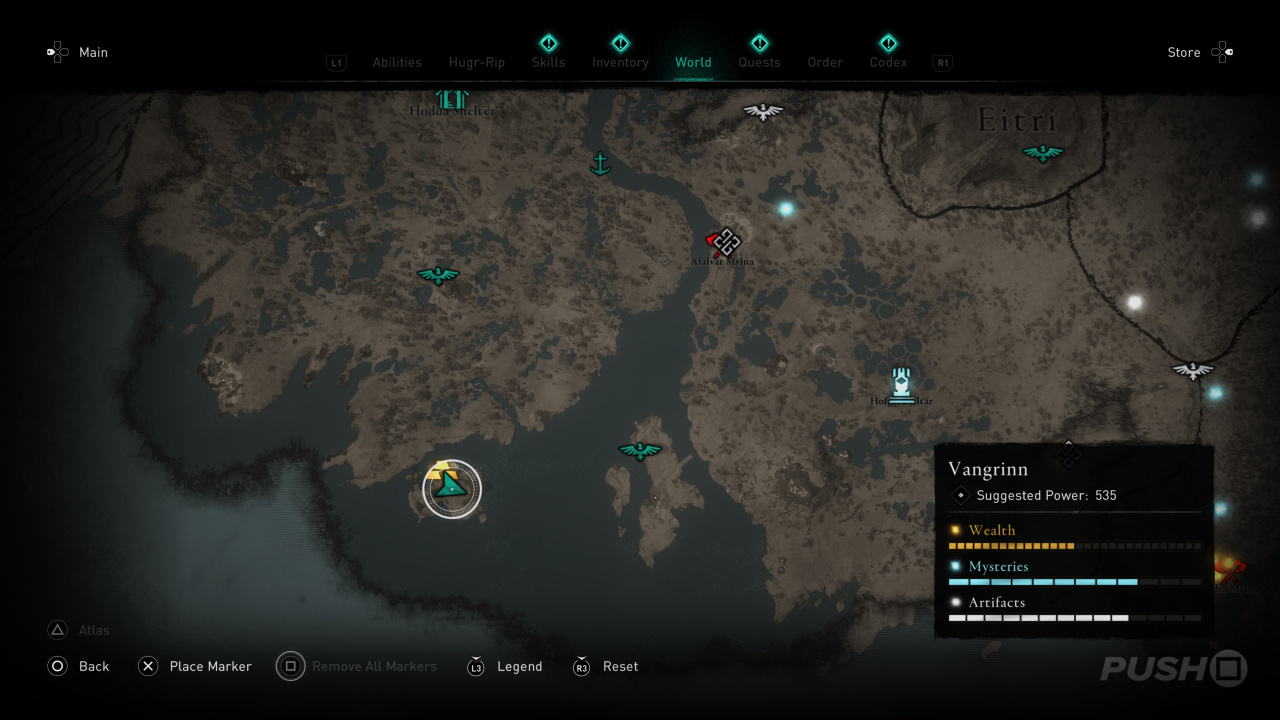
Task: Show the Codex tab
Action: (888, 62)
